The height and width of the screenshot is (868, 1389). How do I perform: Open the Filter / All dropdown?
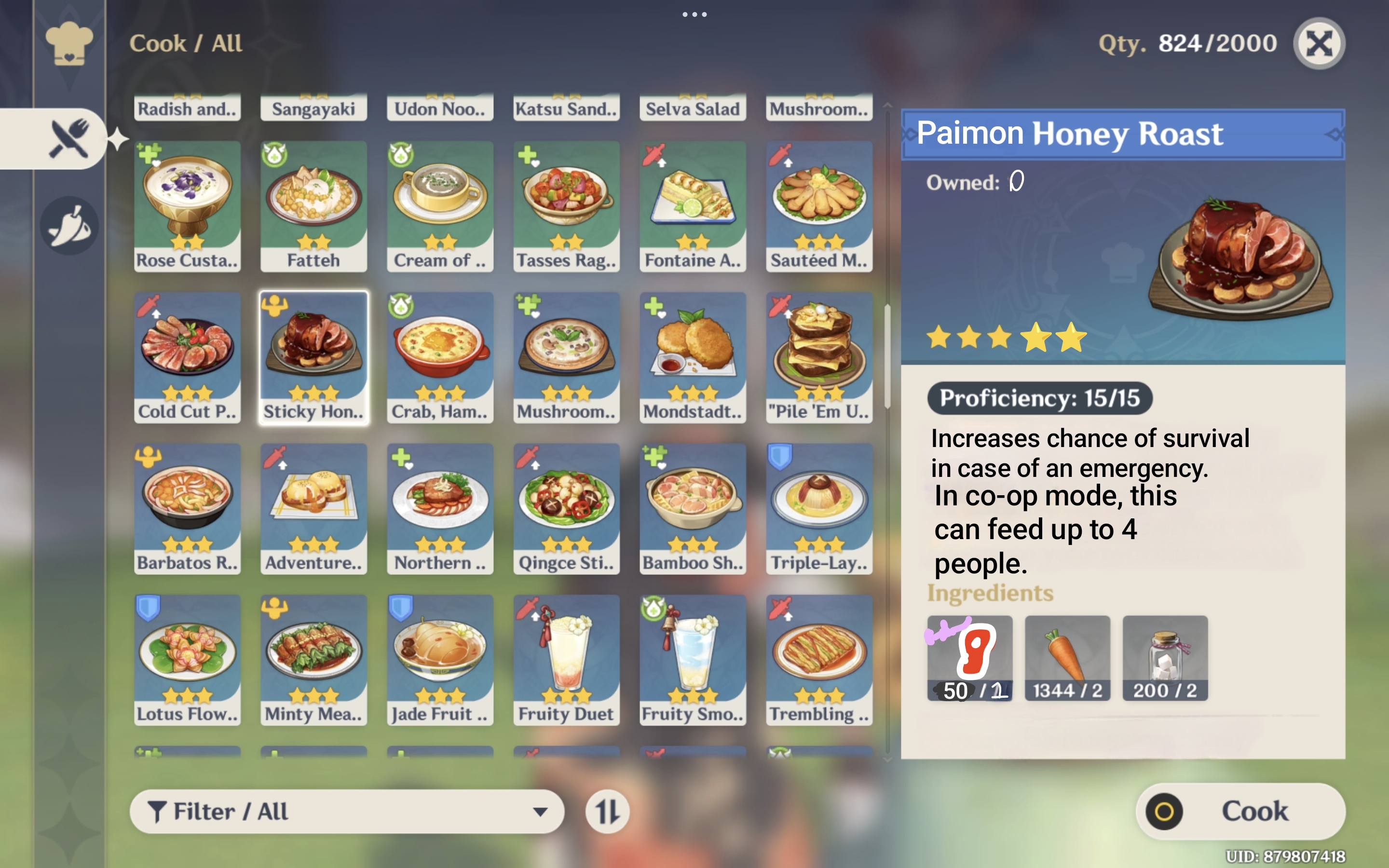(347, 811)
